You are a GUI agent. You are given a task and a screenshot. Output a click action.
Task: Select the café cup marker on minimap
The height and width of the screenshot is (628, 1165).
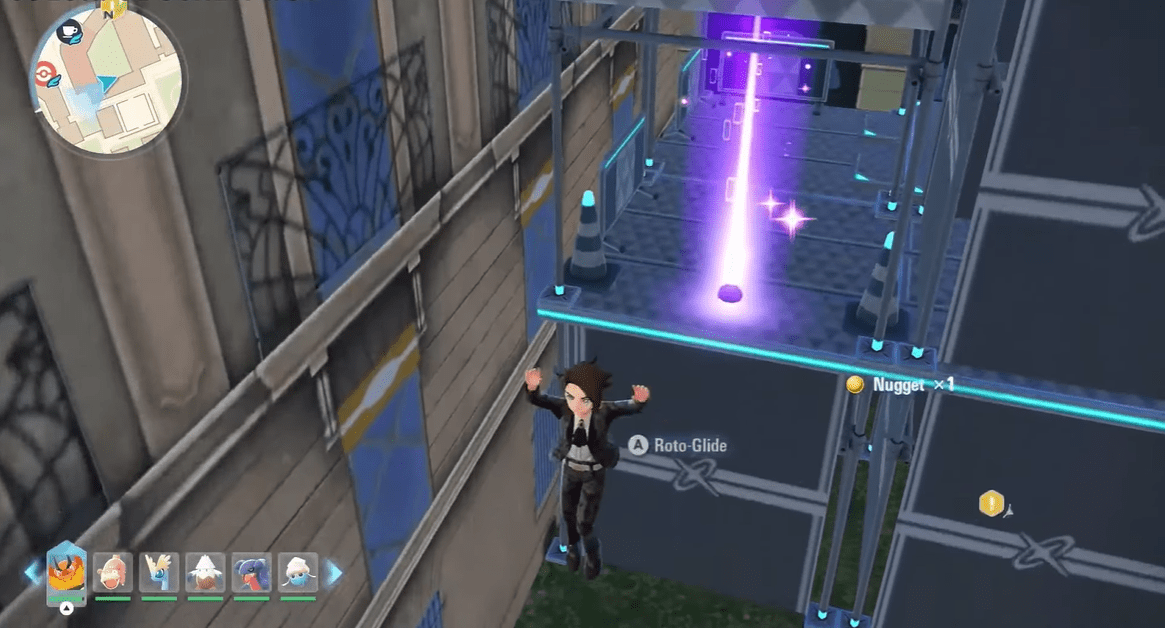(x=71, y=31)
